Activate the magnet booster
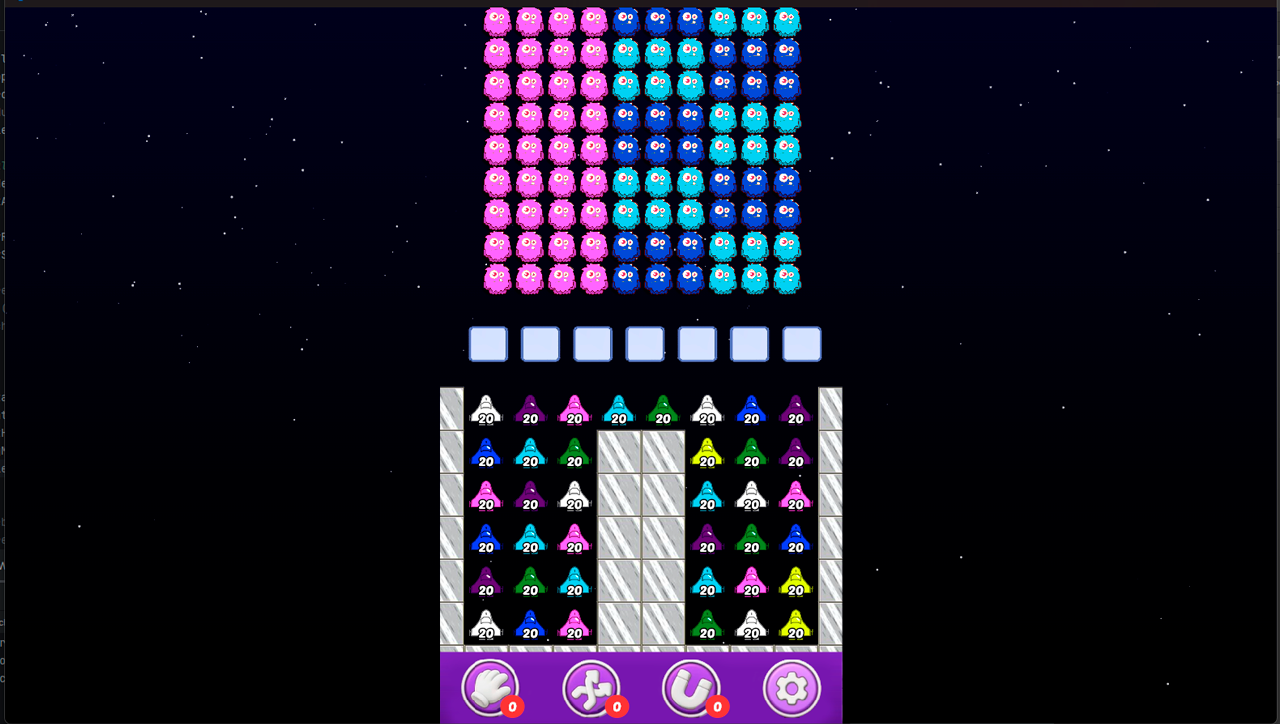Screen dimensions: 1280x724 point(691,688)
